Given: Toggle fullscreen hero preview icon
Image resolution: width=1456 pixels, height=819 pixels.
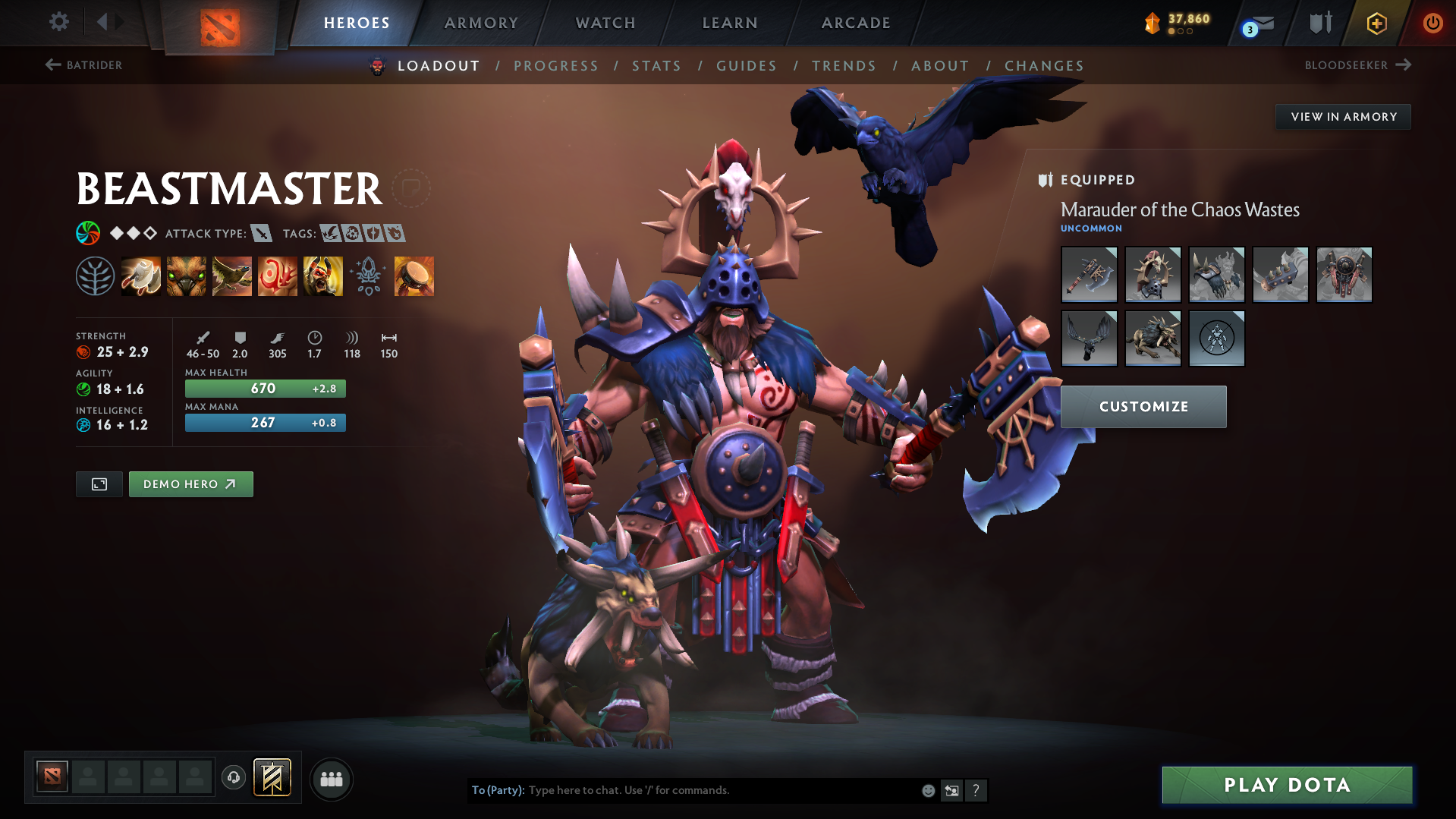Looking at the screenshot, I should 99,484.
